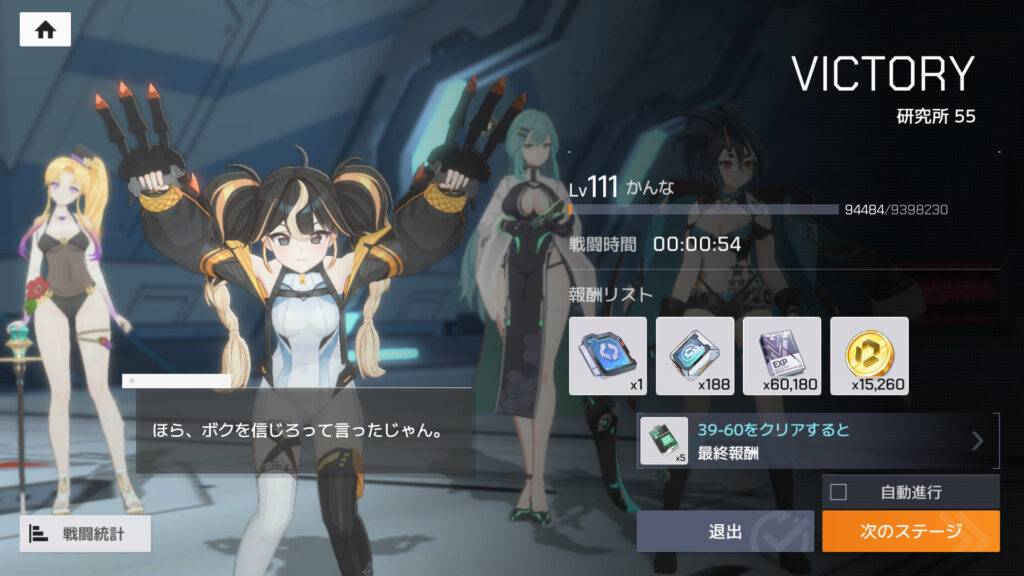The image size is (1024, 576).
Task: Proceed with 次のステージ button
Action: pyautogui.click(x=910, y=531)
